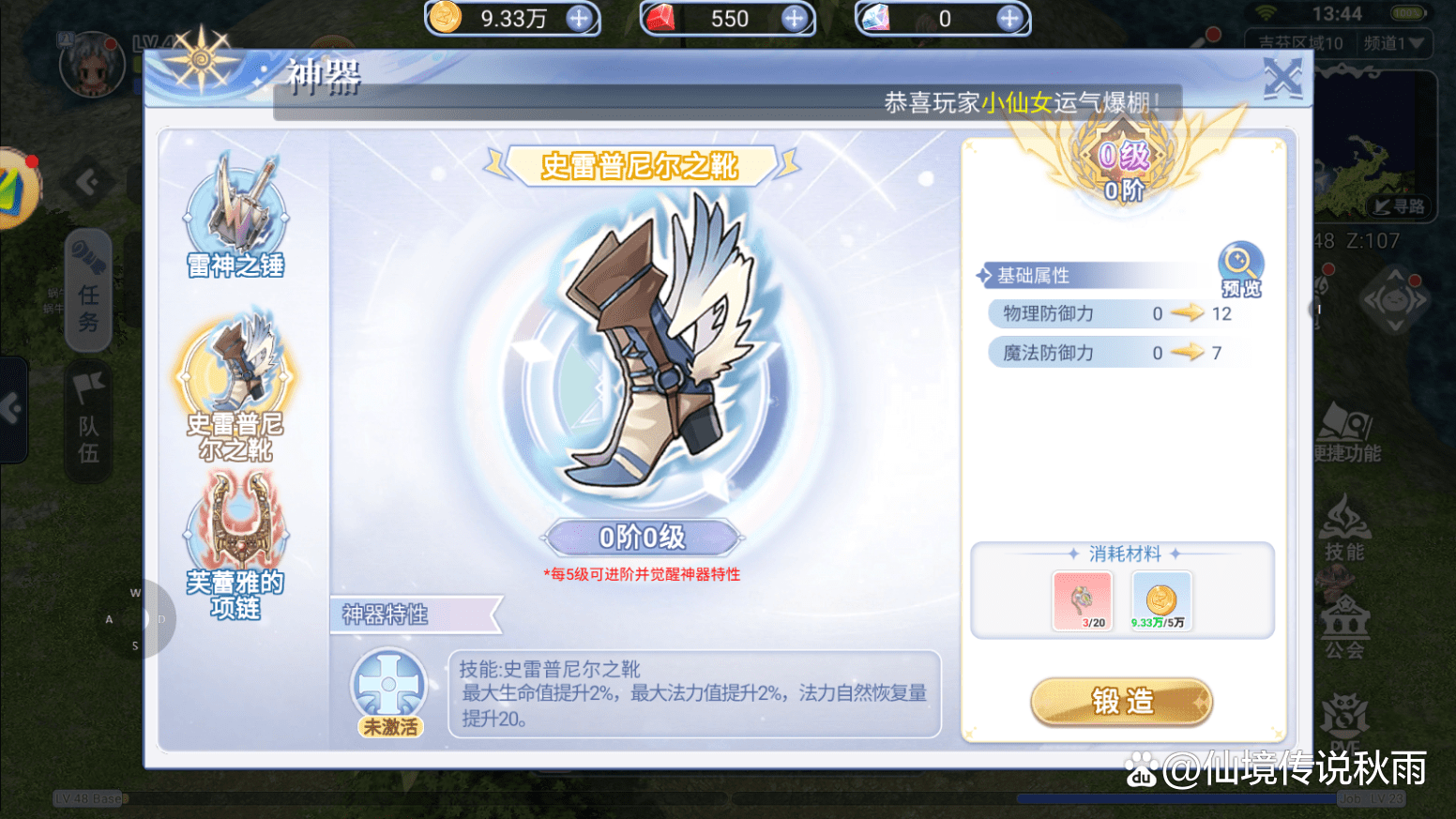Close the 神器 artifact window

[1282, 78]
